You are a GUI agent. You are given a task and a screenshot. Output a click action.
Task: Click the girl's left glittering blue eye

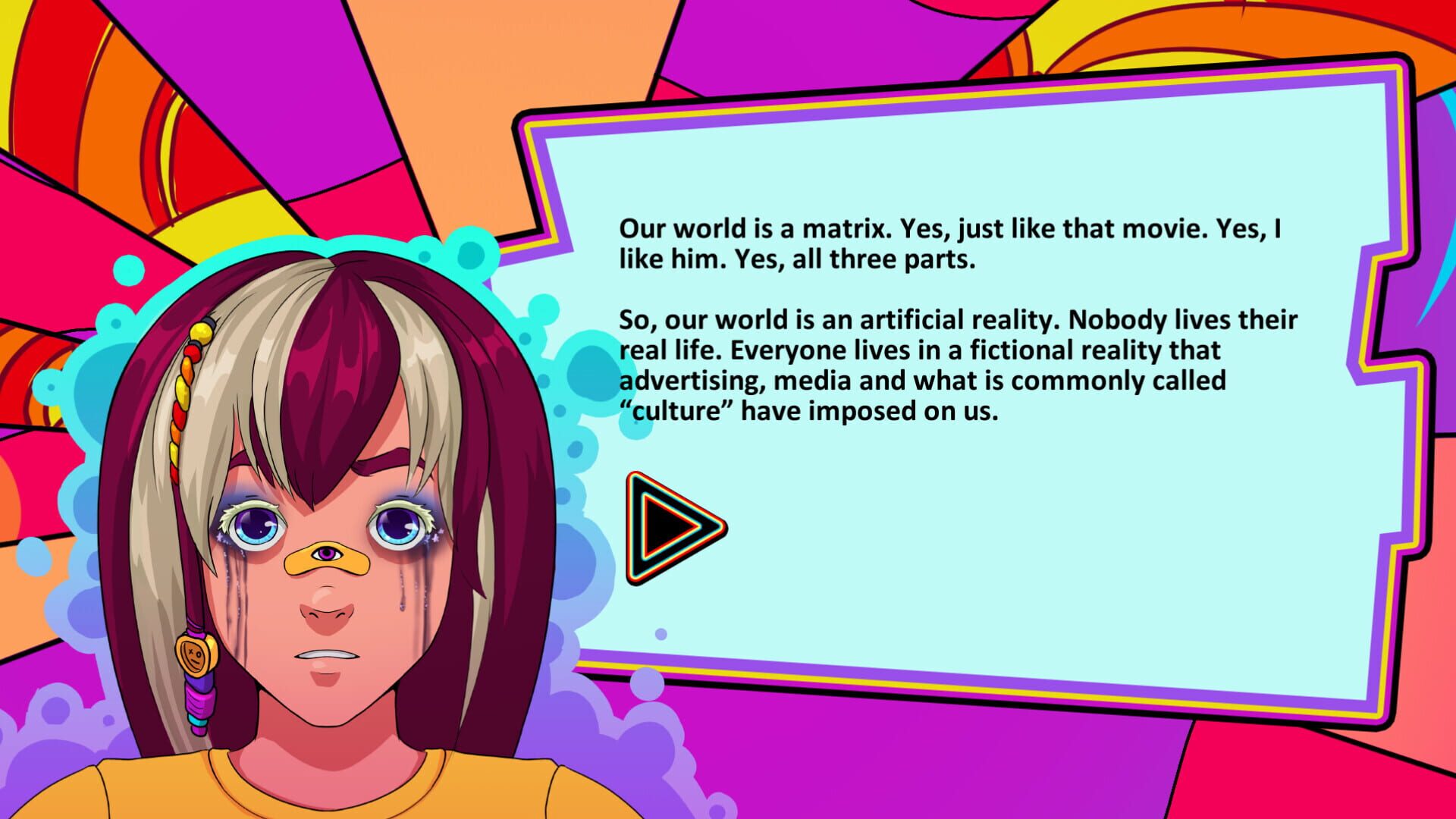click(x=399, y=526)
